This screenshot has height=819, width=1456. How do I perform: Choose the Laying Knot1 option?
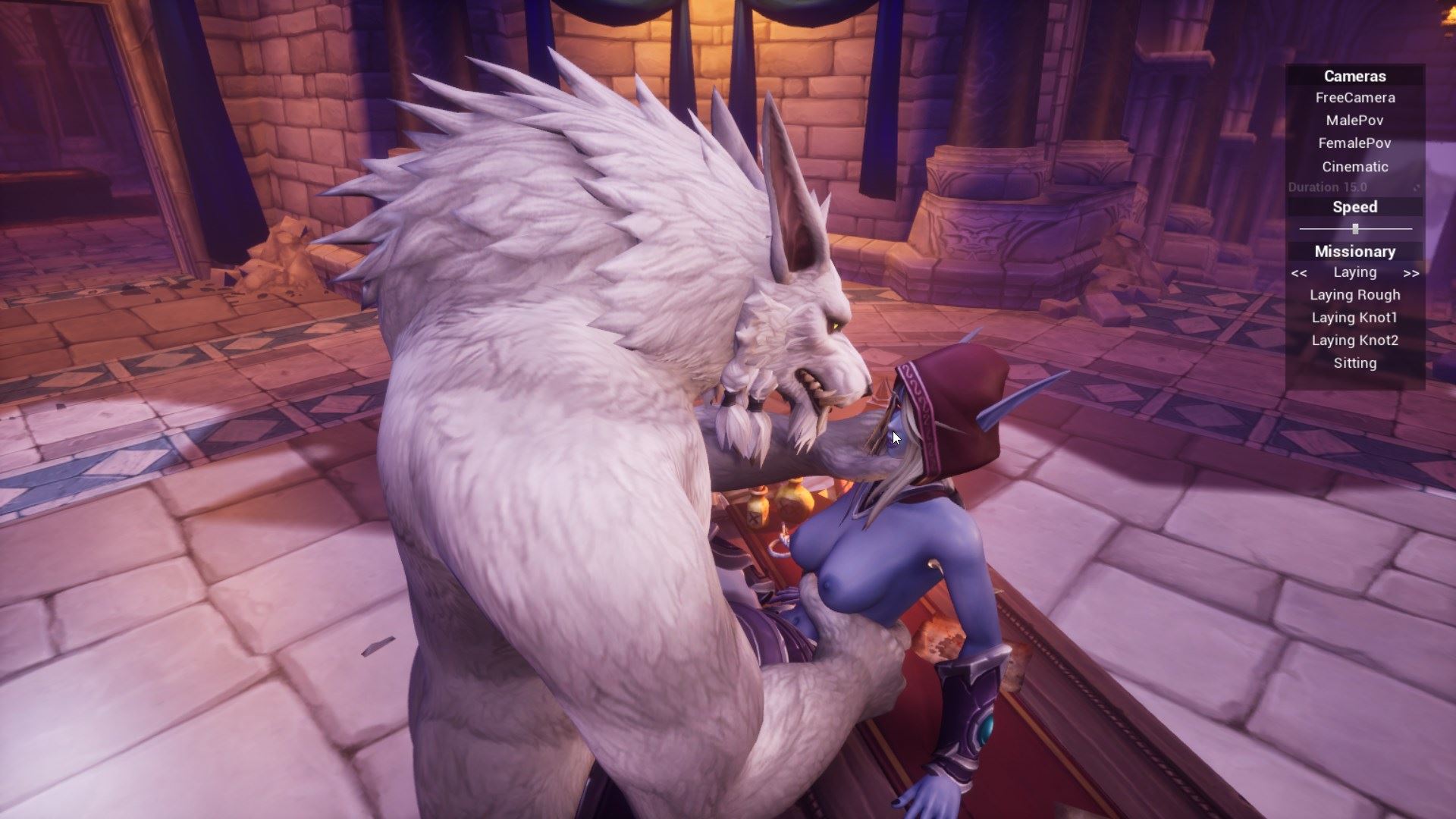(1354, 318)
